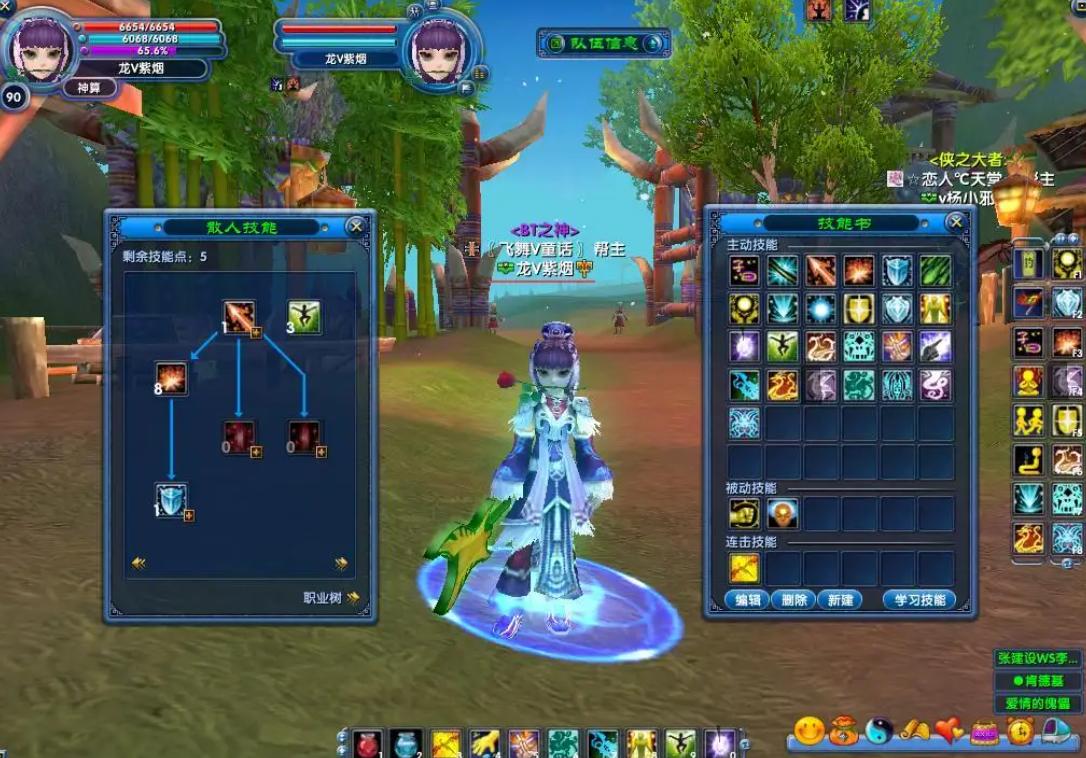1086x758 pixels.
Task: Click the alarm clock icon
Action: 1020,731
